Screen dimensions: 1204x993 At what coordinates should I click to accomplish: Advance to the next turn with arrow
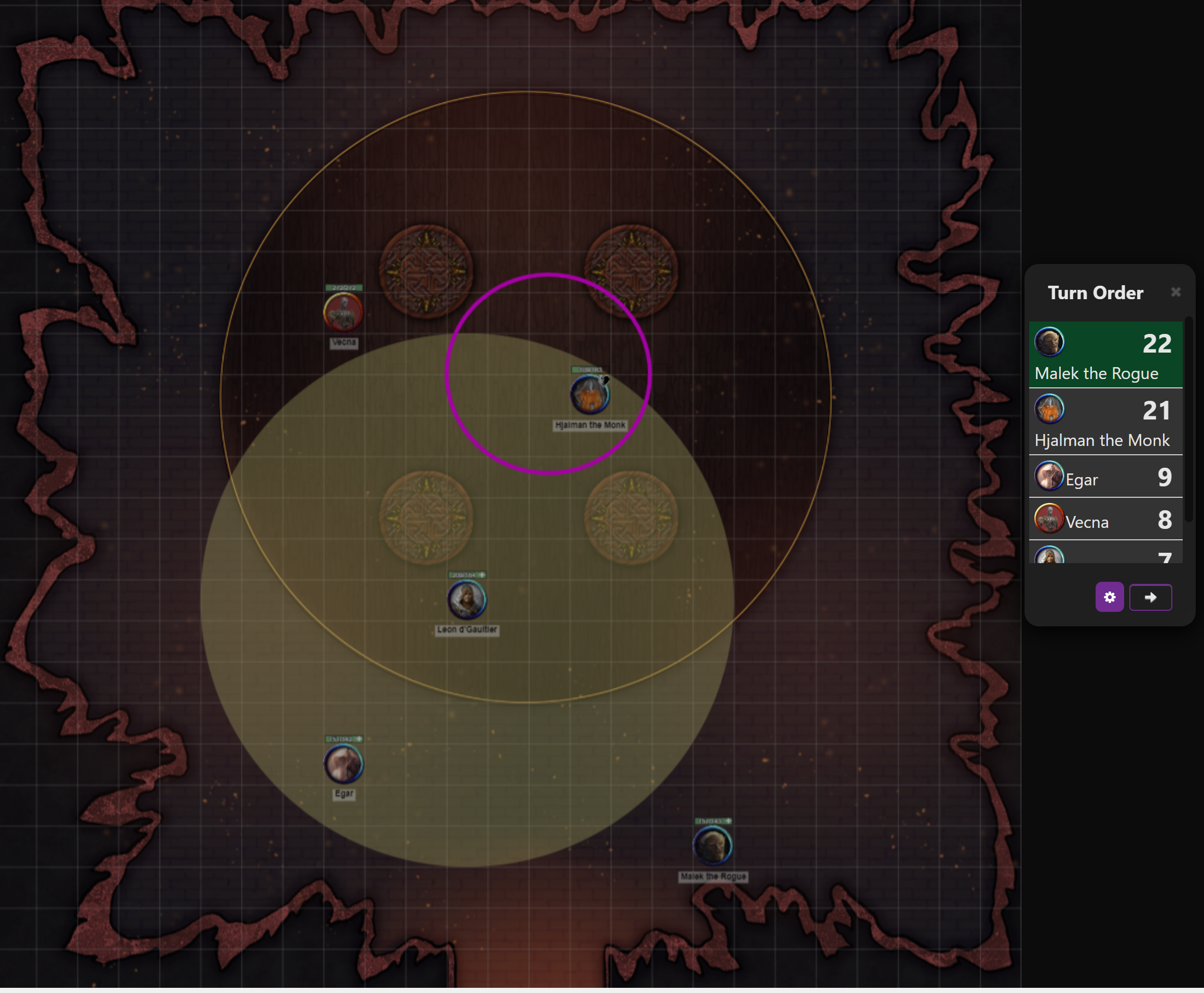coord(1150,597)
